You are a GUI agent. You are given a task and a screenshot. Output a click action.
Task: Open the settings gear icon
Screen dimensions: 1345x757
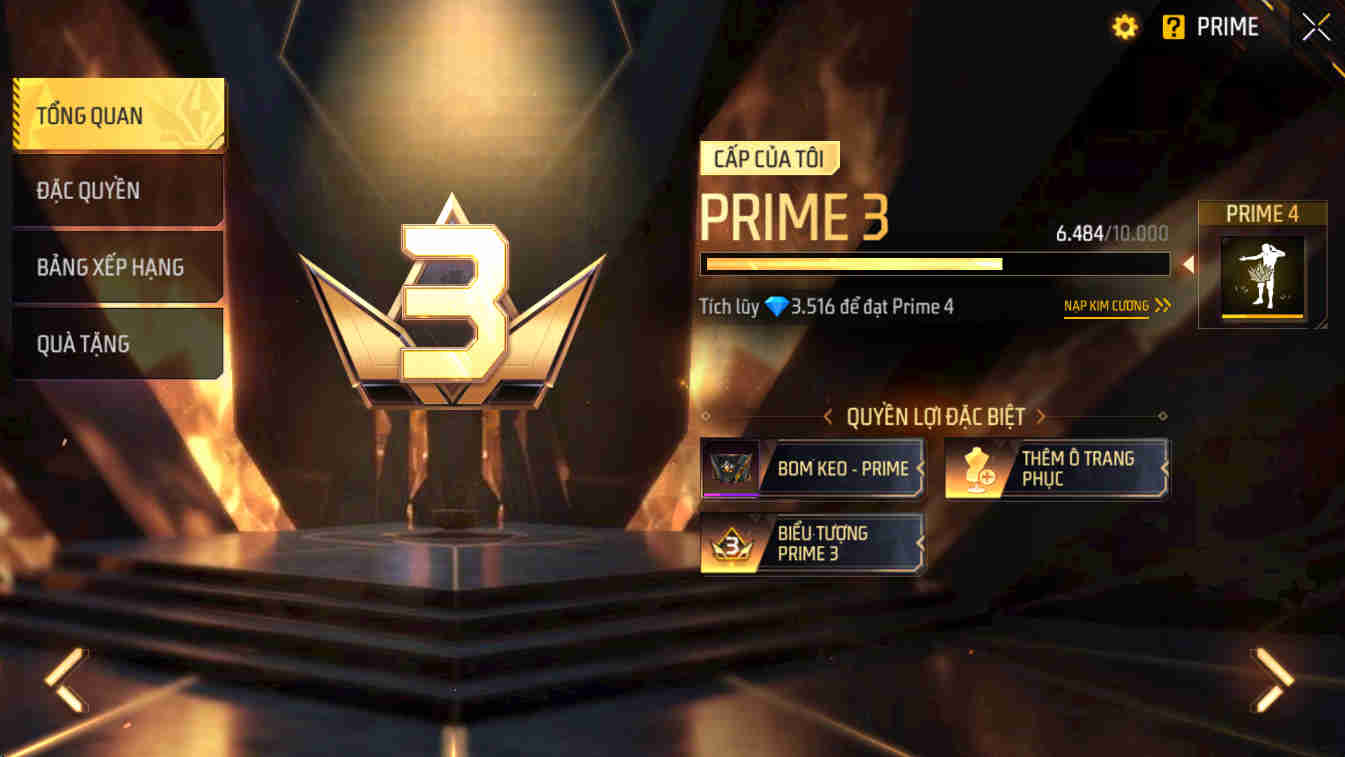pos(1124,27)
